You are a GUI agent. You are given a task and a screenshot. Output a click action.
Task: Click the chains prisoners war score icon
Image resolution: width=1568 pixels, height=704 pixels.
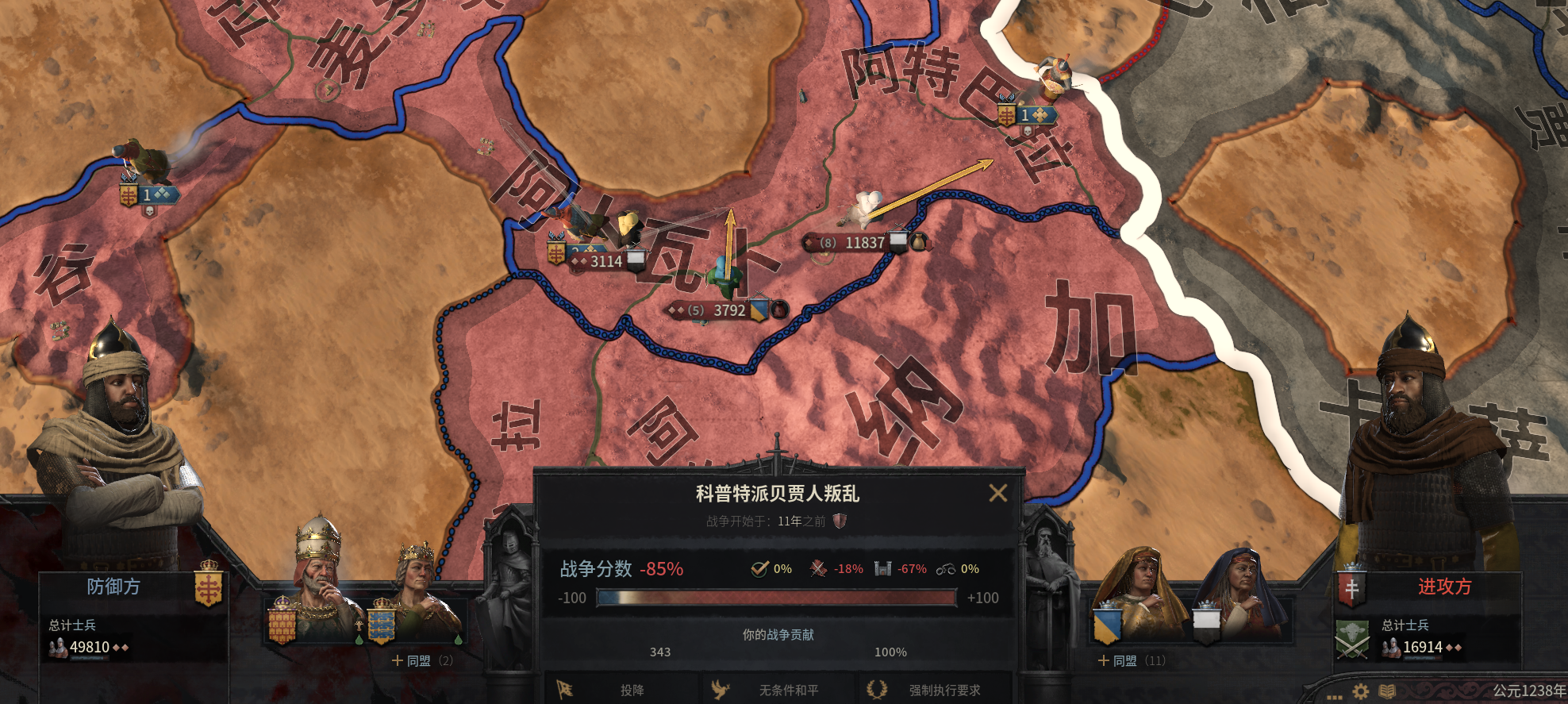point(947,569)
